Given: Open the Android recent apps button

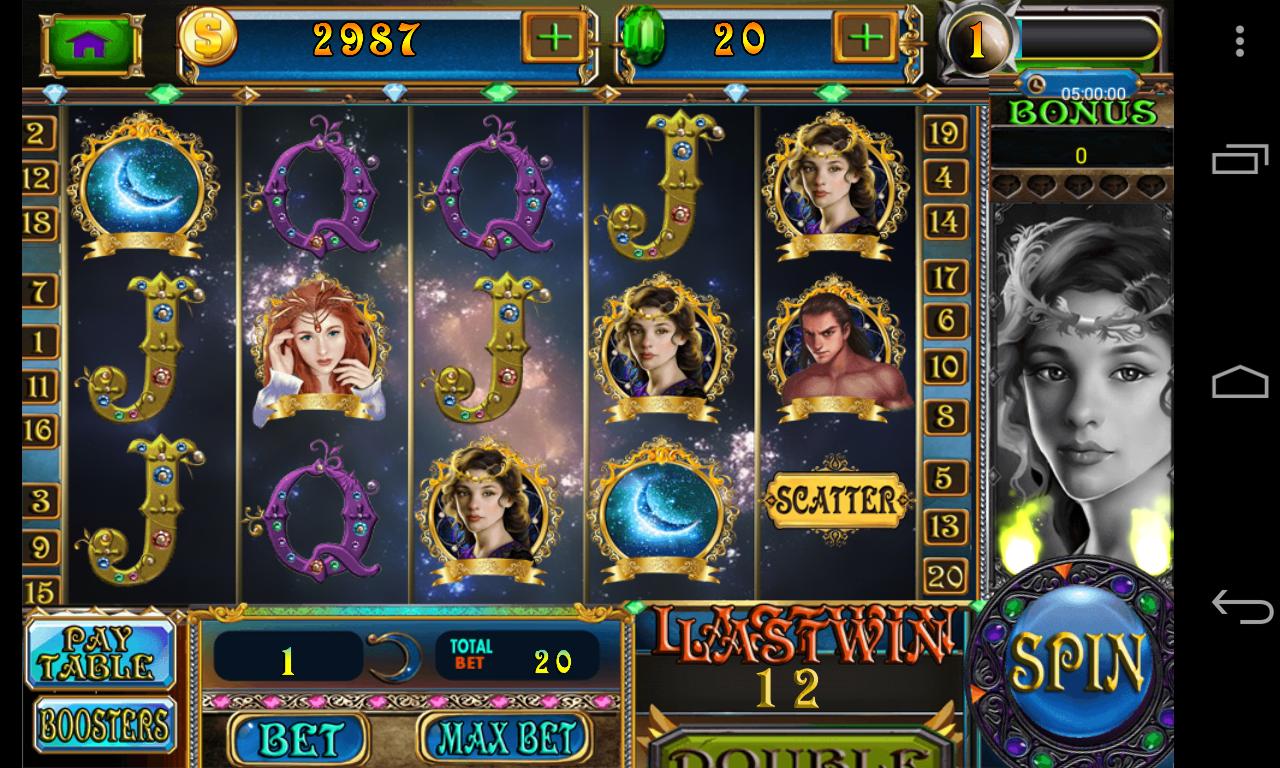Looking at the screenshot, I should tap(1240, 160).
